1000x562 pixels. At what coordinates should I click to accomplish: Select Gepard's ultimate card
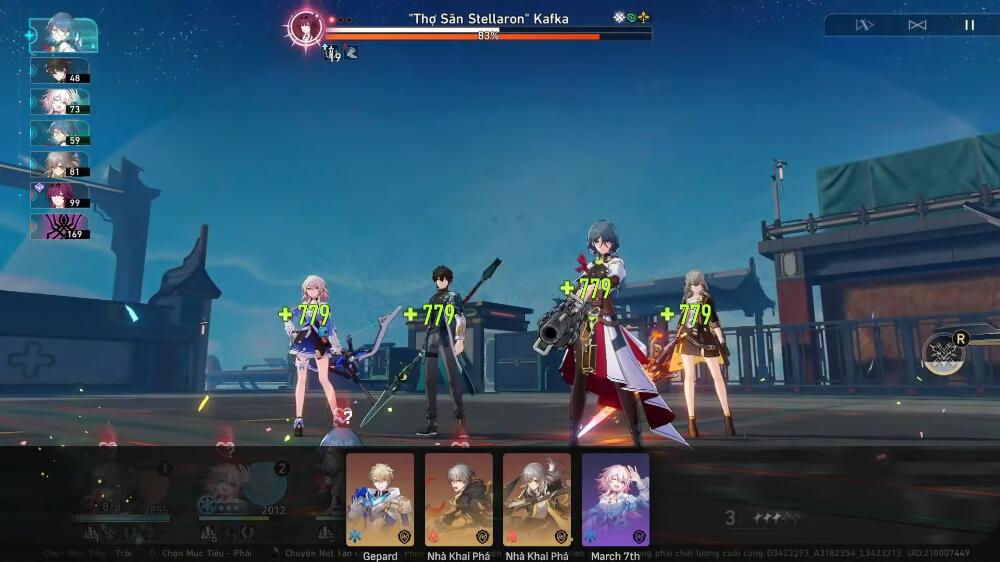(x=380, y=499)
